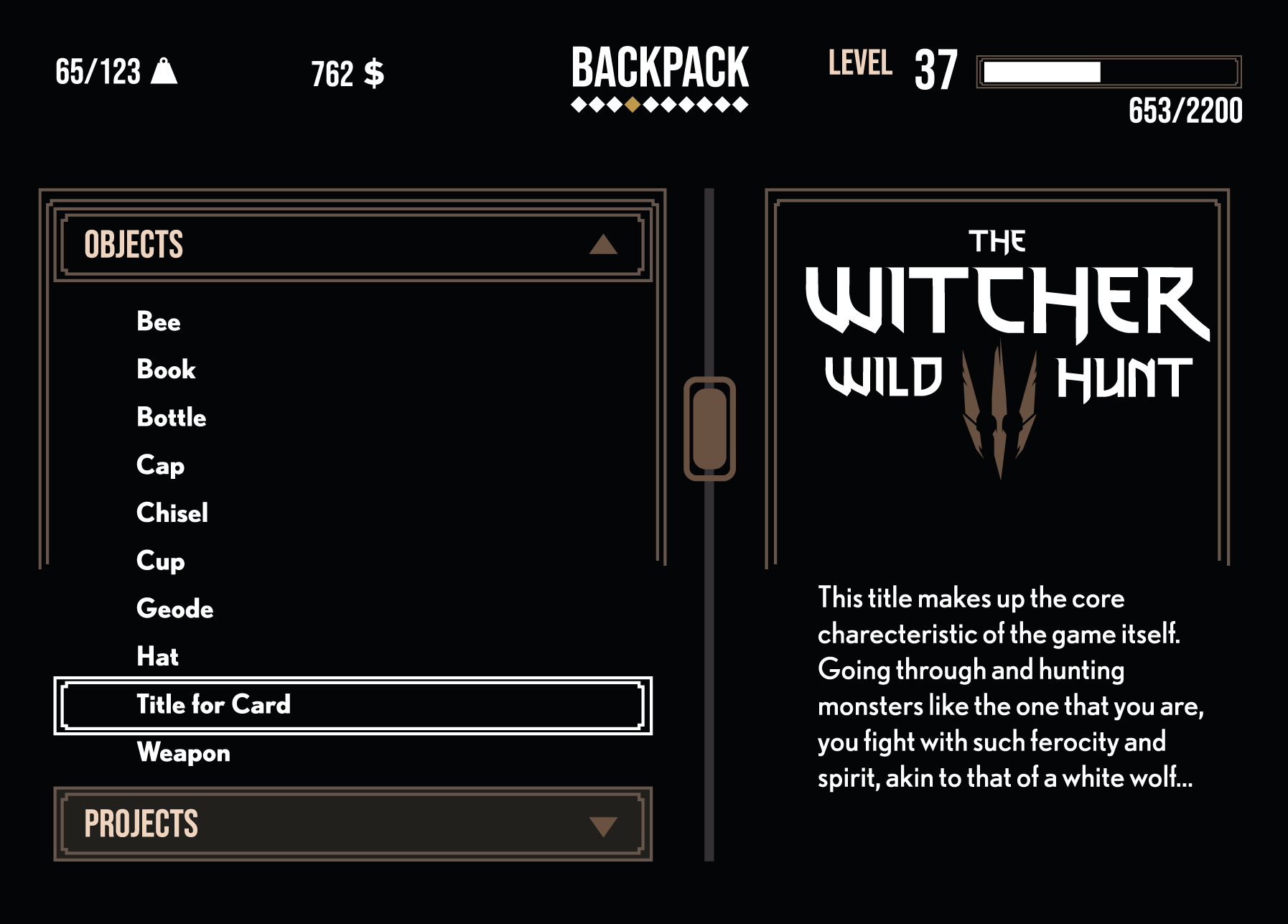Choose the Cup item
This screenshot has height=924, width=1288.
pyautogui.click(x=161, y=561)
